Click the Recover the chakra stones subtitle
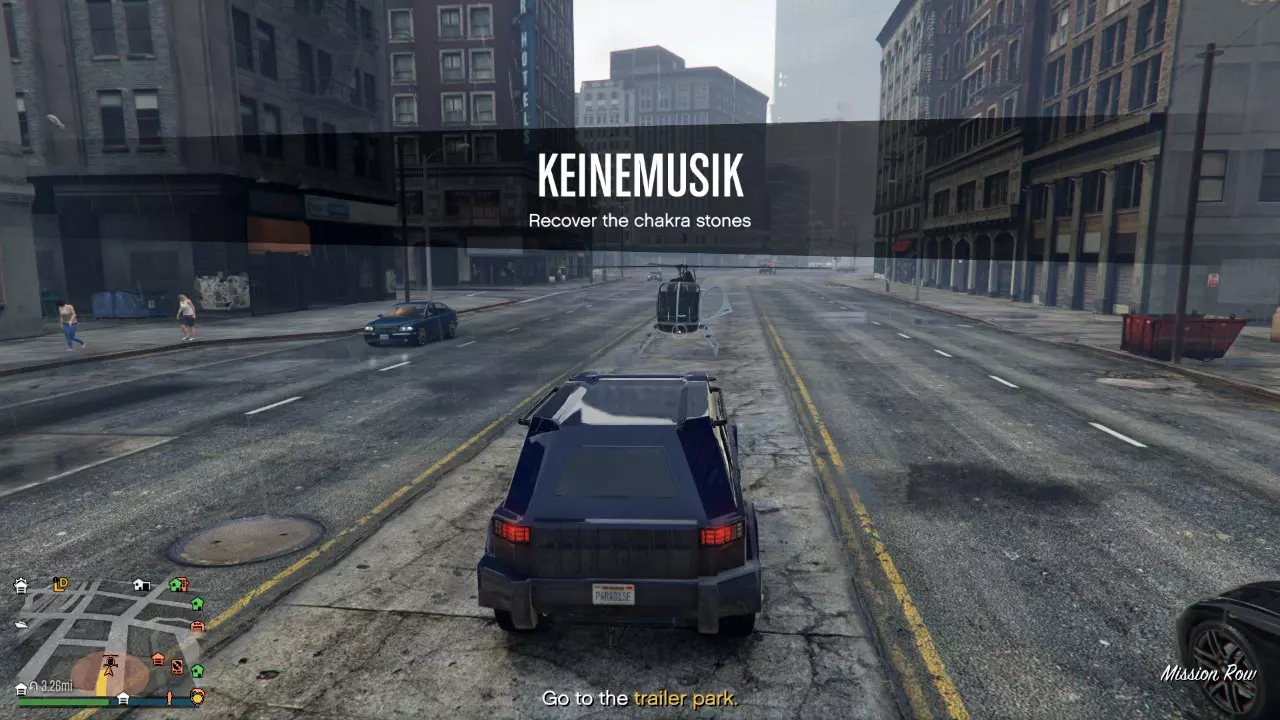The height and width of the screenshot is (720, 1280). [x=639, y=221]
